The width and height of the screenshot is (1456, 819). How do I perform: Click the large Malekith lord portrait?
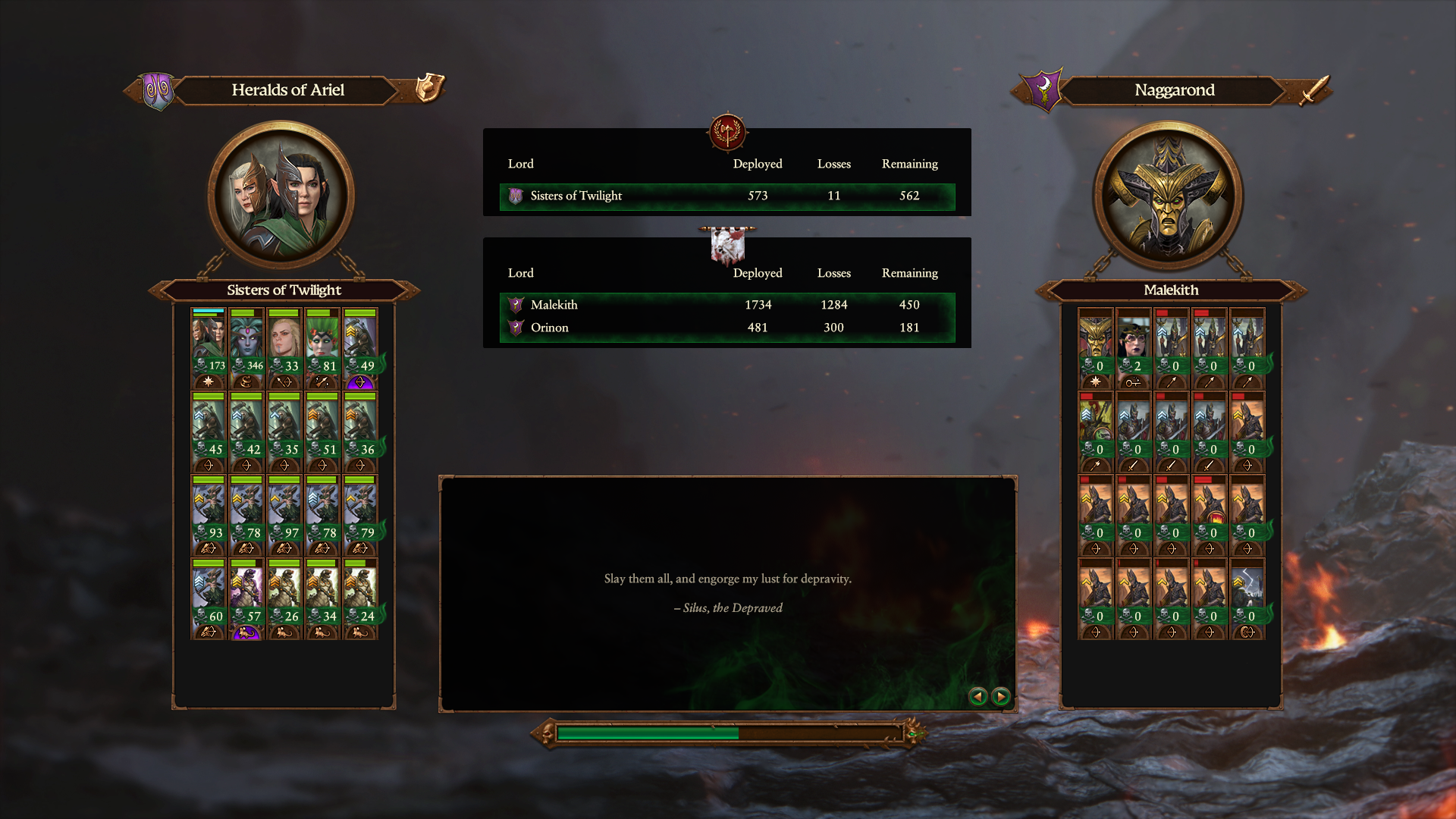1168,196
